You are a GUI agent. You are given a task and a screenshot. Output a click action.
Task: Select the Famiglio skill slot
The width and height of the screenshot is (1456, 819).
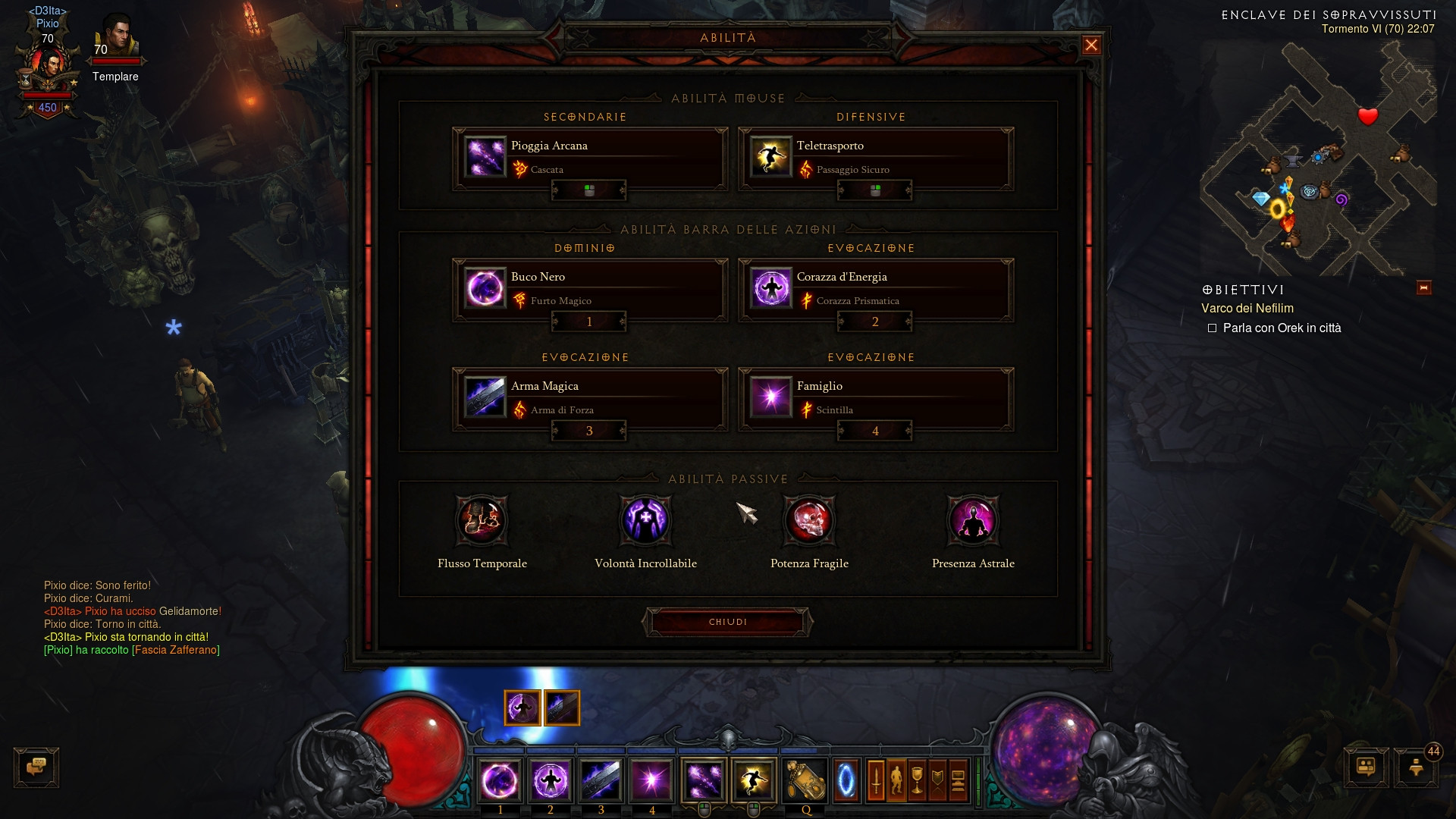coord(875,397)
